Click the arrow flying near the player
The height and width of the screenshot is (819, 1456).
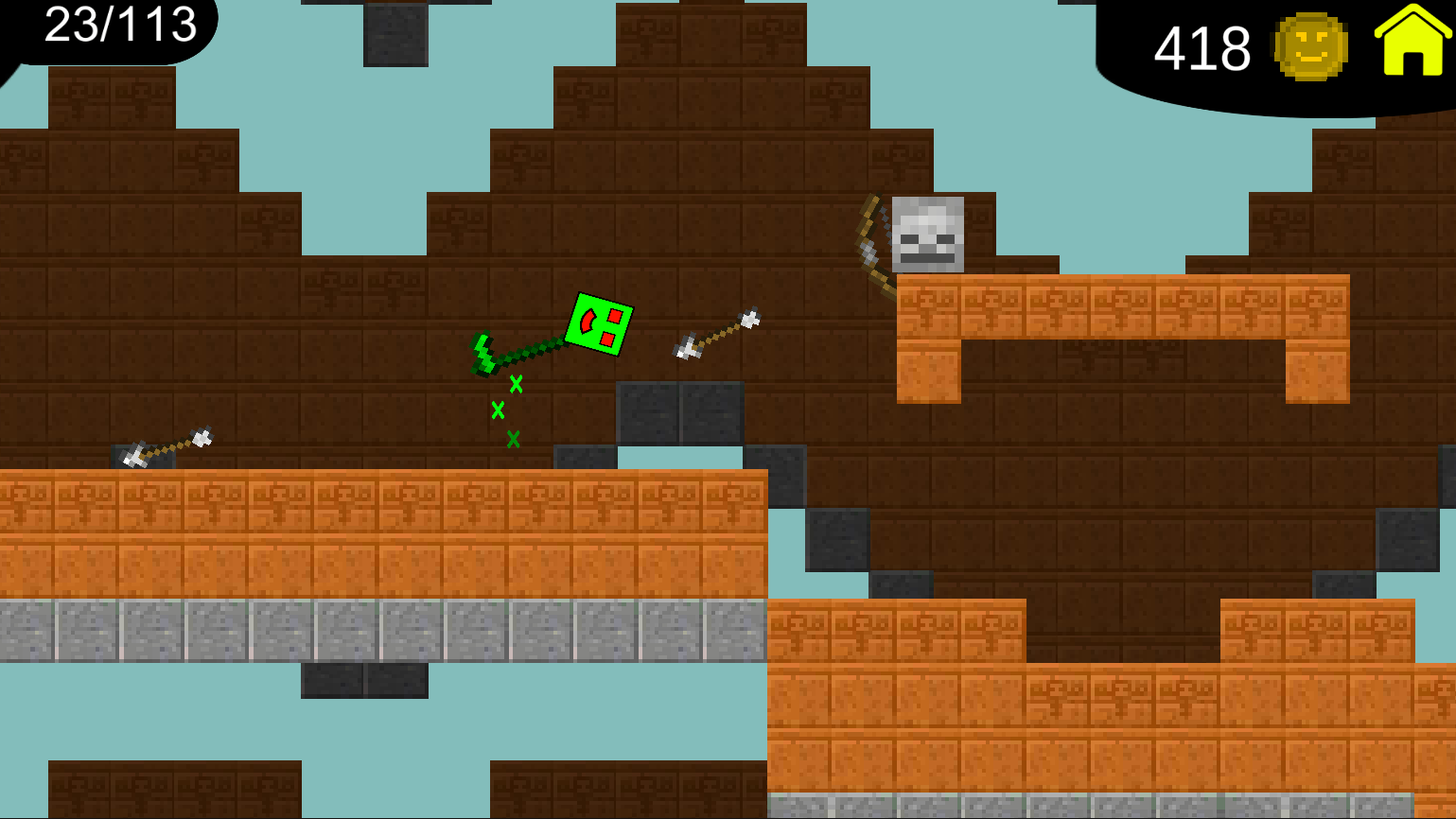point(714,336)
